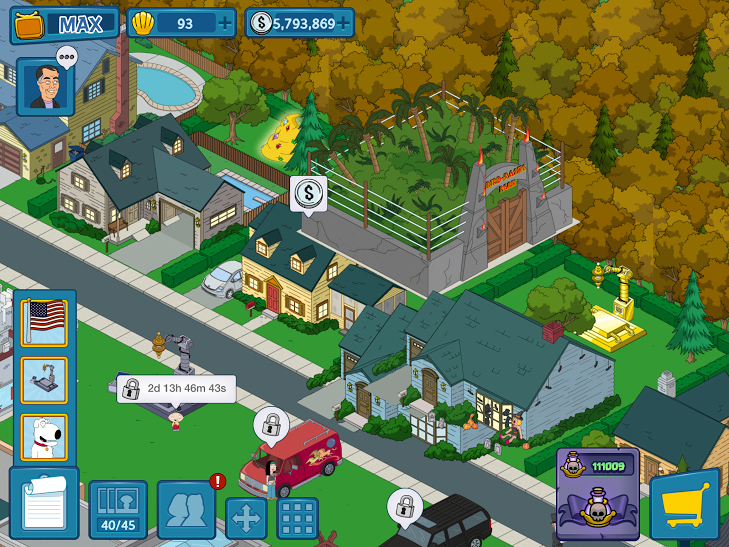Tap the lock bubble above the black SUV
Viewport: 729px width, 547px height.
tap(404, 506)
